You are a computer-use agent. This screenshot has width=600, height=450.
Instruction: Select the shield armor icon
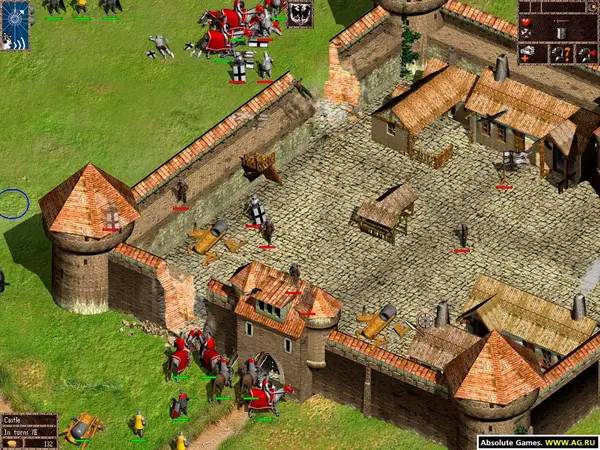(x=561, y=33)
